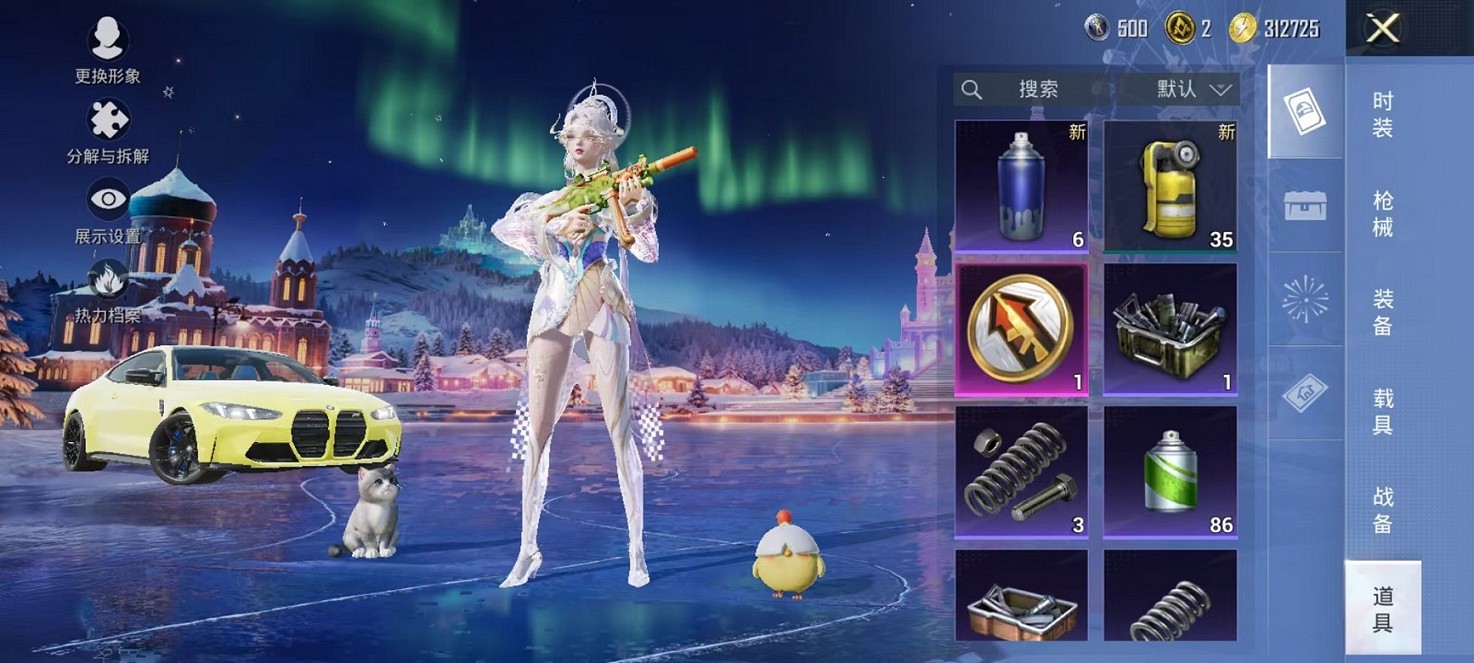
Task: Select the green crate of tools
Action: (x=1170, y=329)
